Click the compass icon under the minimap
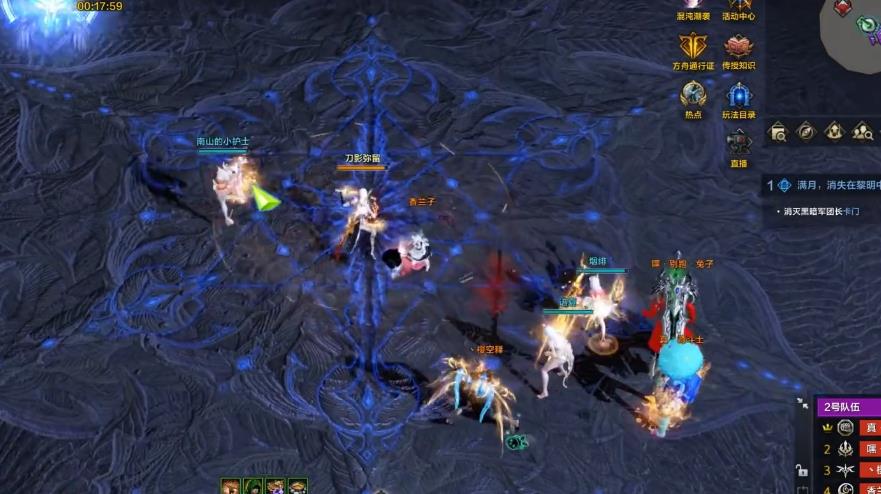The width and height of the screenshot is (881, 494). pos(806,131)
